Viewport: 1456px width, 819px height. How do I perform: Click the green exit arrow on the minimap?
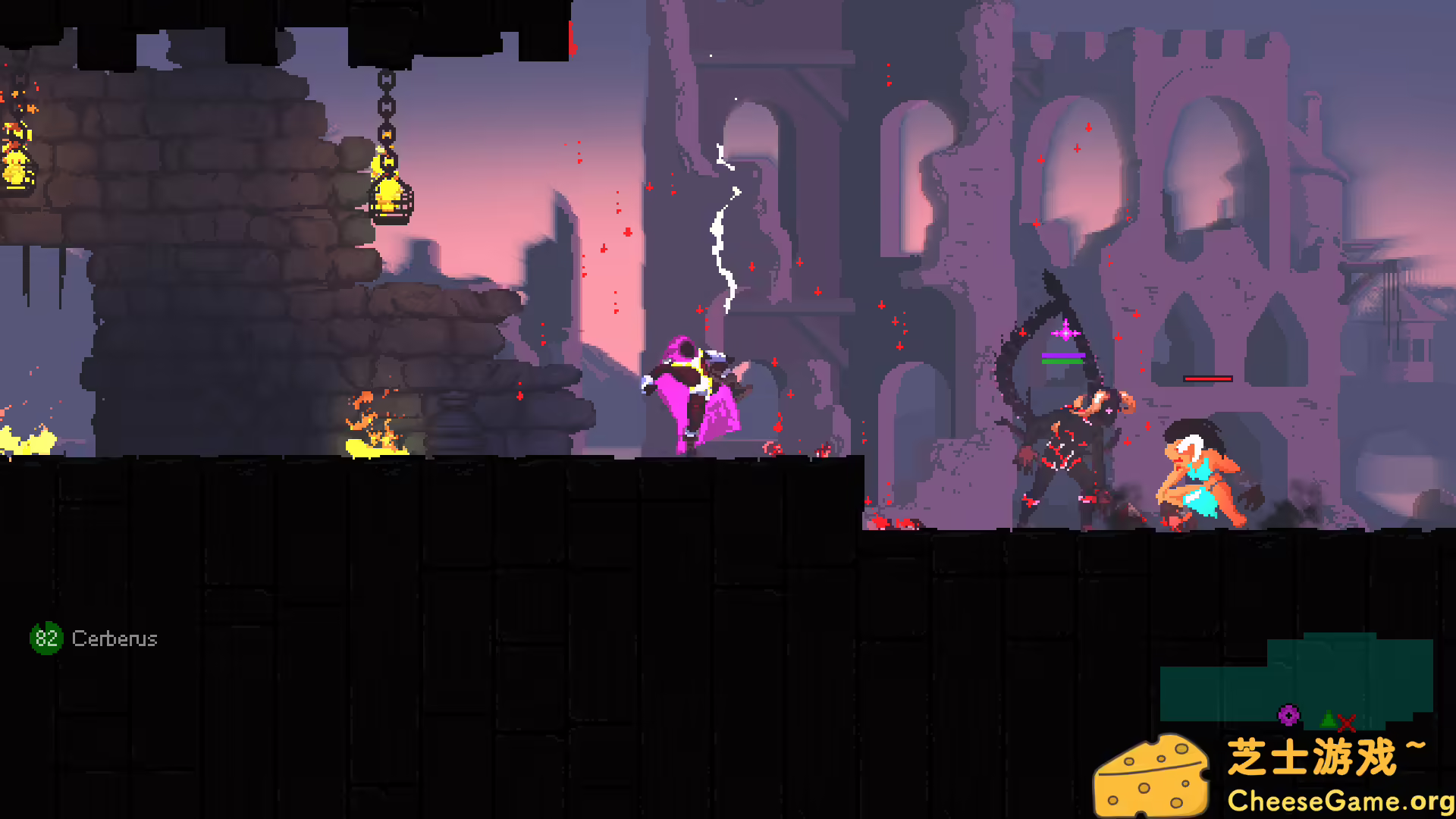pos(1328,720)
